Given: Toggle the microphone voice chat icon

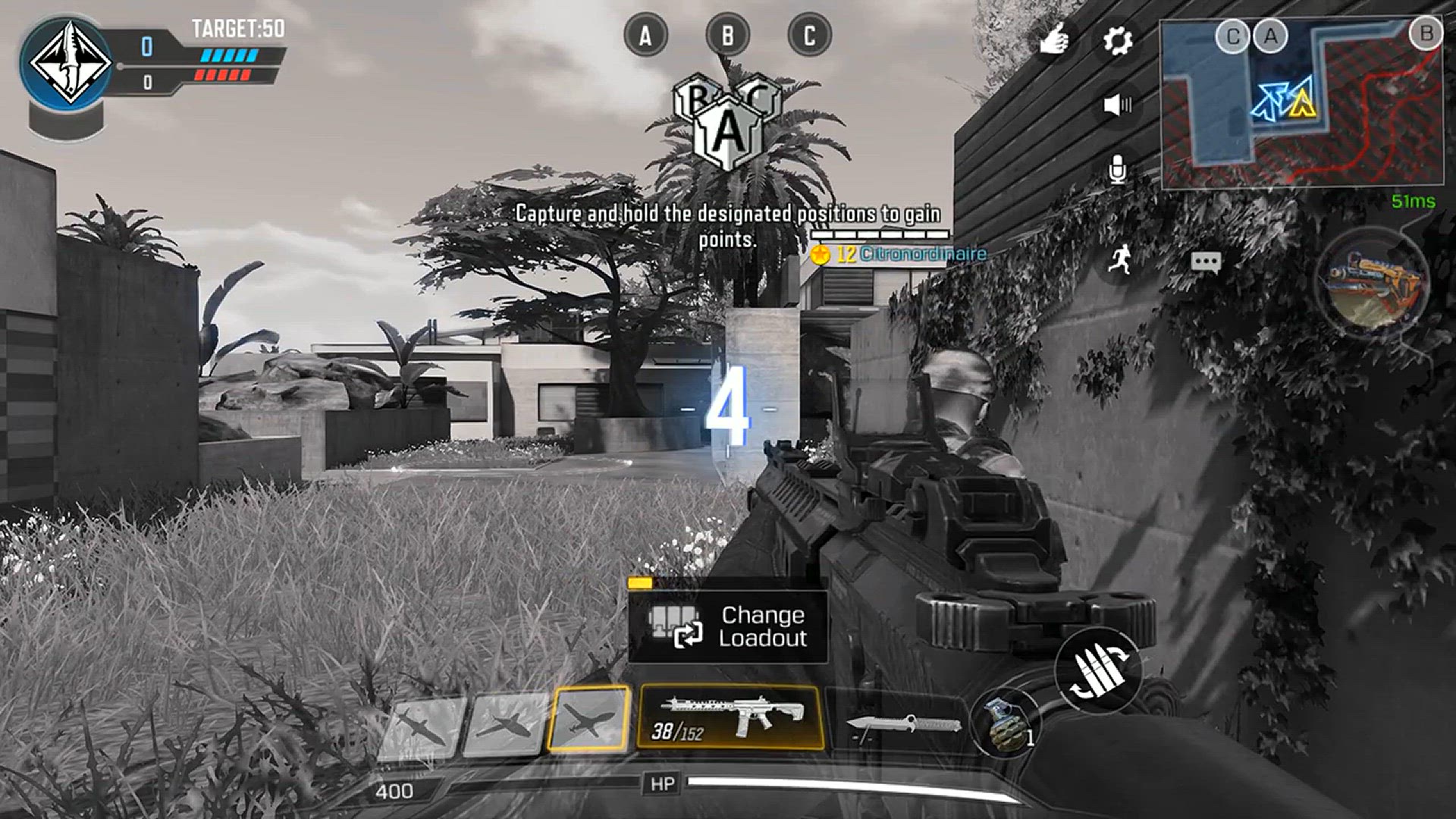Looking at the screenshot, I should click(1117, 170).
